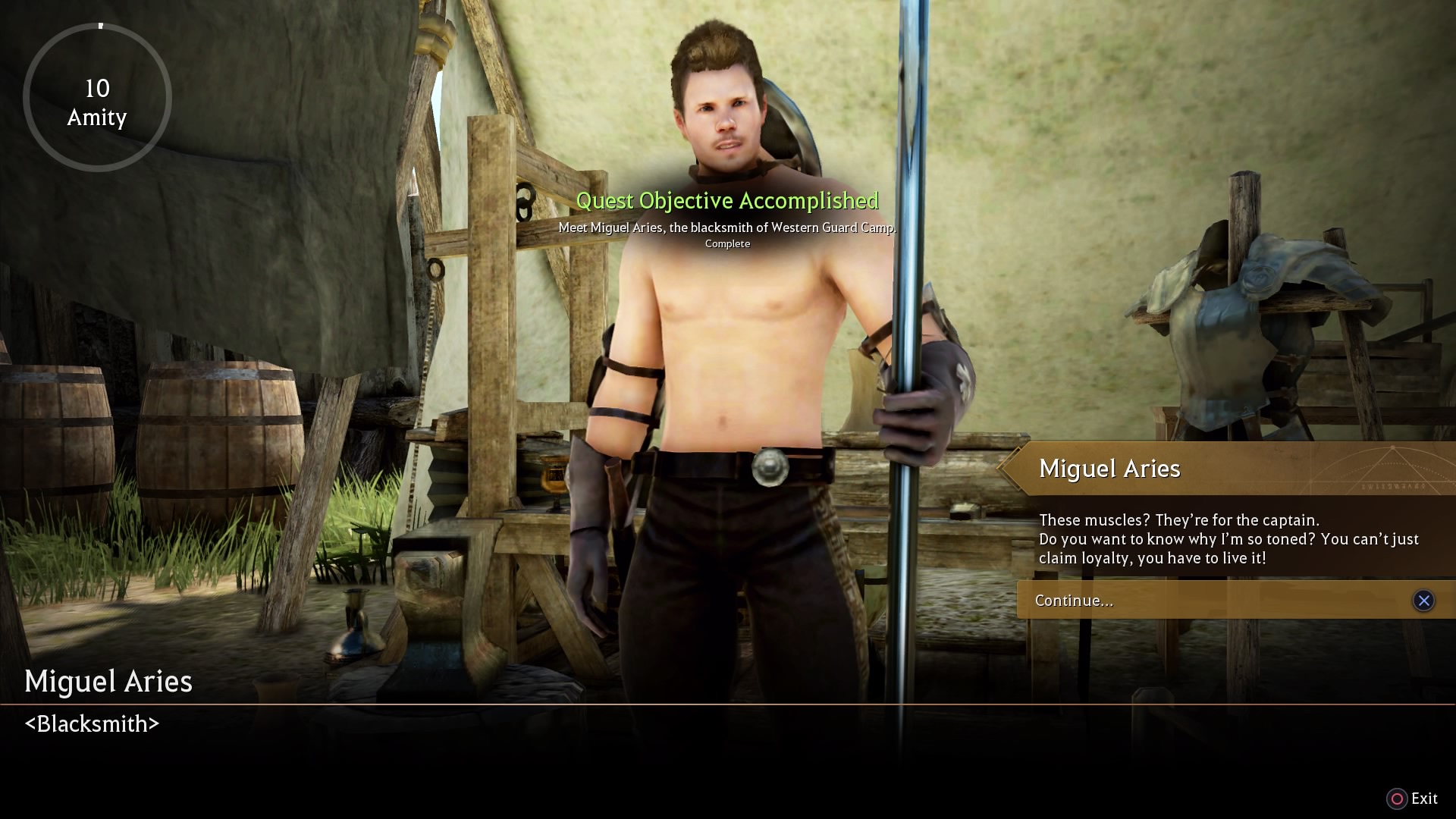This screenshot has width=1456, height=819.
Task: Select the Miguel Aries name header
Action: [x=1109, y=468]
